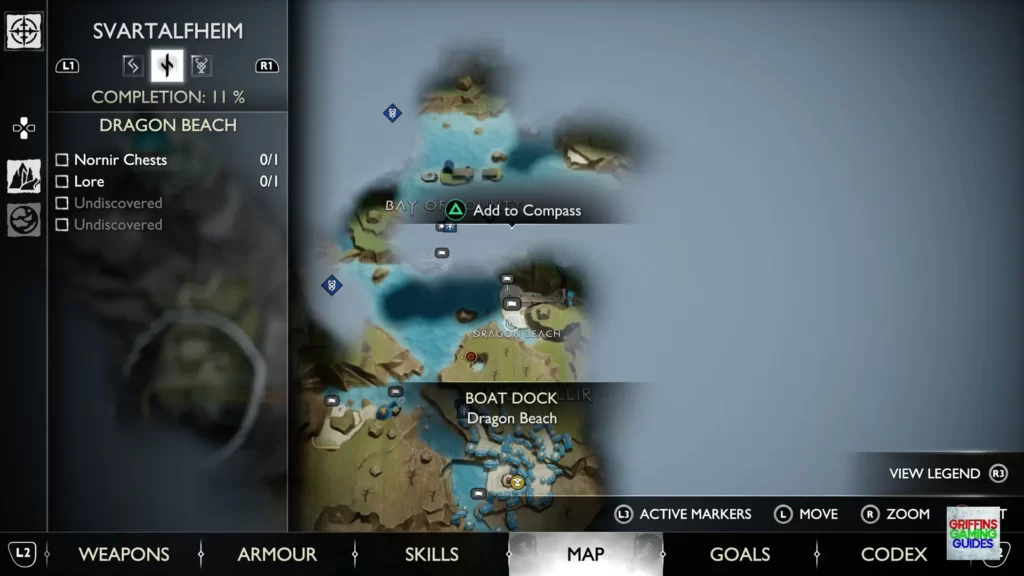Switch to the realm rune right of Svartalfheim
This screenshot has height=576, width=1024.
tap(201, 66)
